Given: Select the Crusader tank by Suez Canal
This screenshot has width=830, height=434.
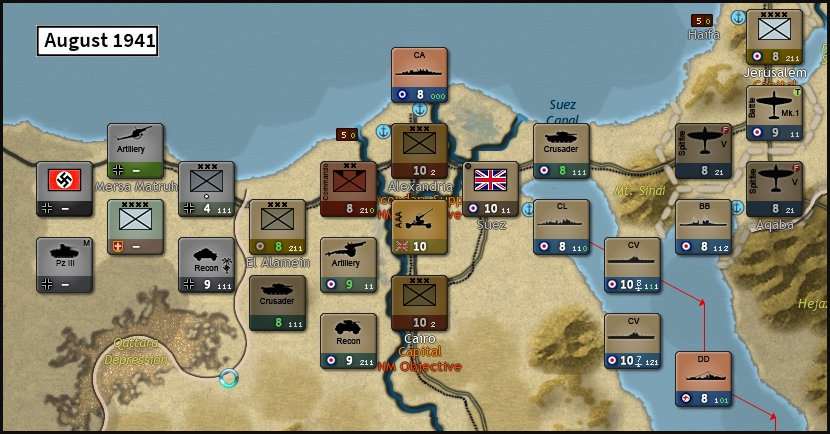Looking at the screenshot, I should pos(561,151).
